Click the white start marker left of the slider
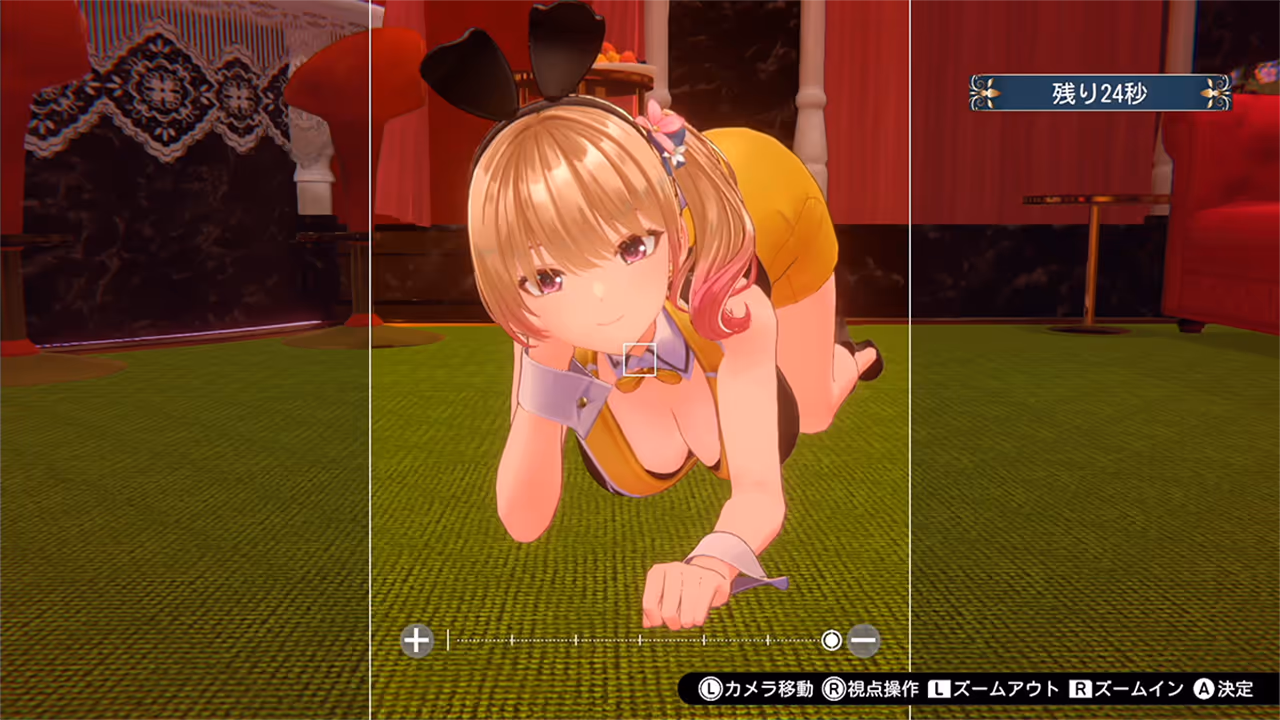This screenshot has width=1280, height=720. click(448, 640)
